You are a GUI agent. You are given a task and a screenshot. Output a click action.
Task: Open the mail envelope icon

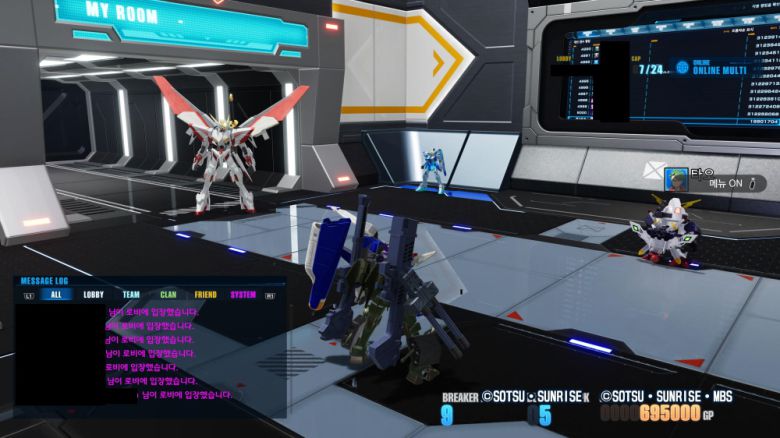[653, 170]
